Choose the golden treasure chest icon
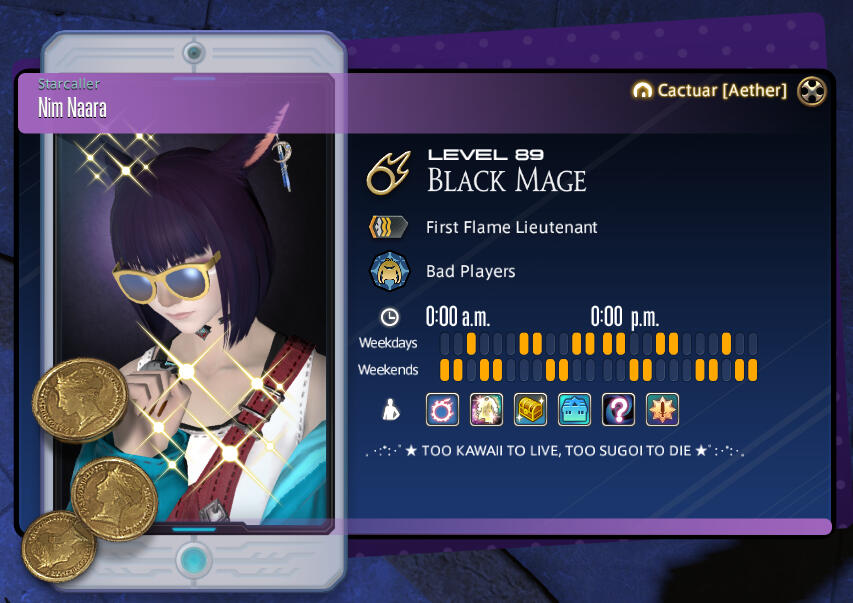 [530, 409]
